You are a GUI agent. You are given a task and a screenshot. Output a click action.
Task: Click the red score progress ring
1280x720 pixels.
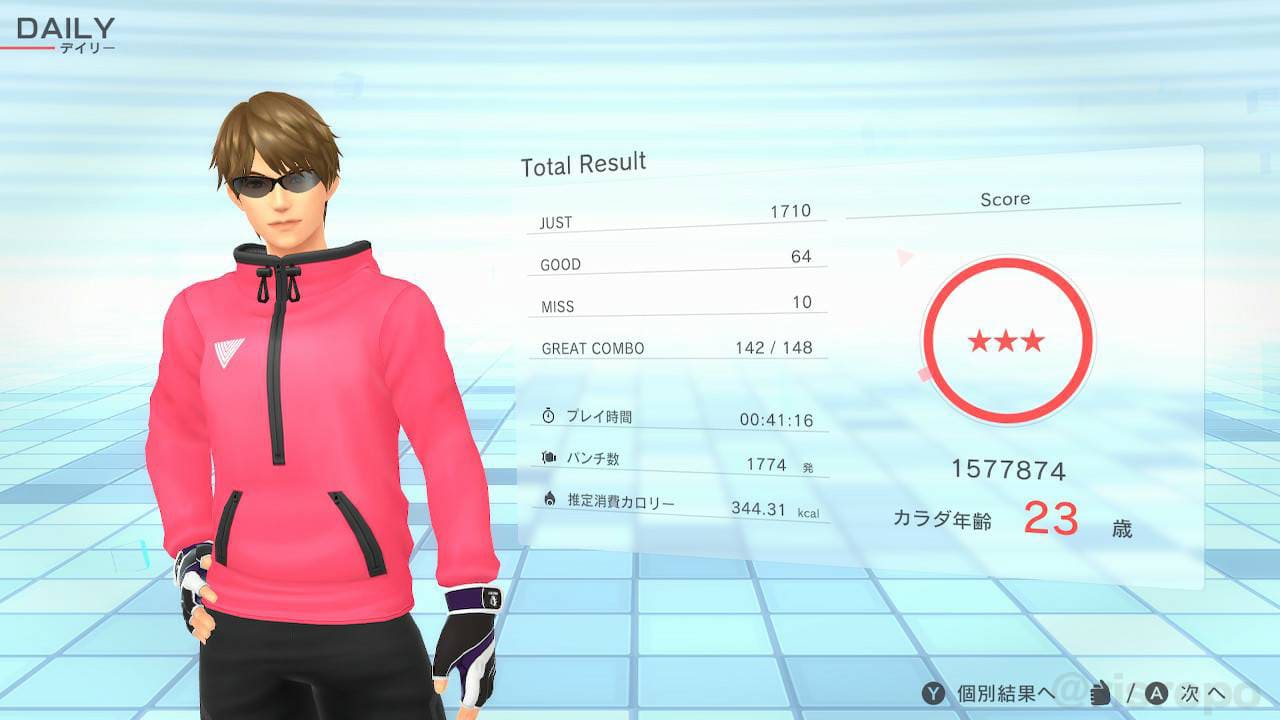coord(1006,261)
